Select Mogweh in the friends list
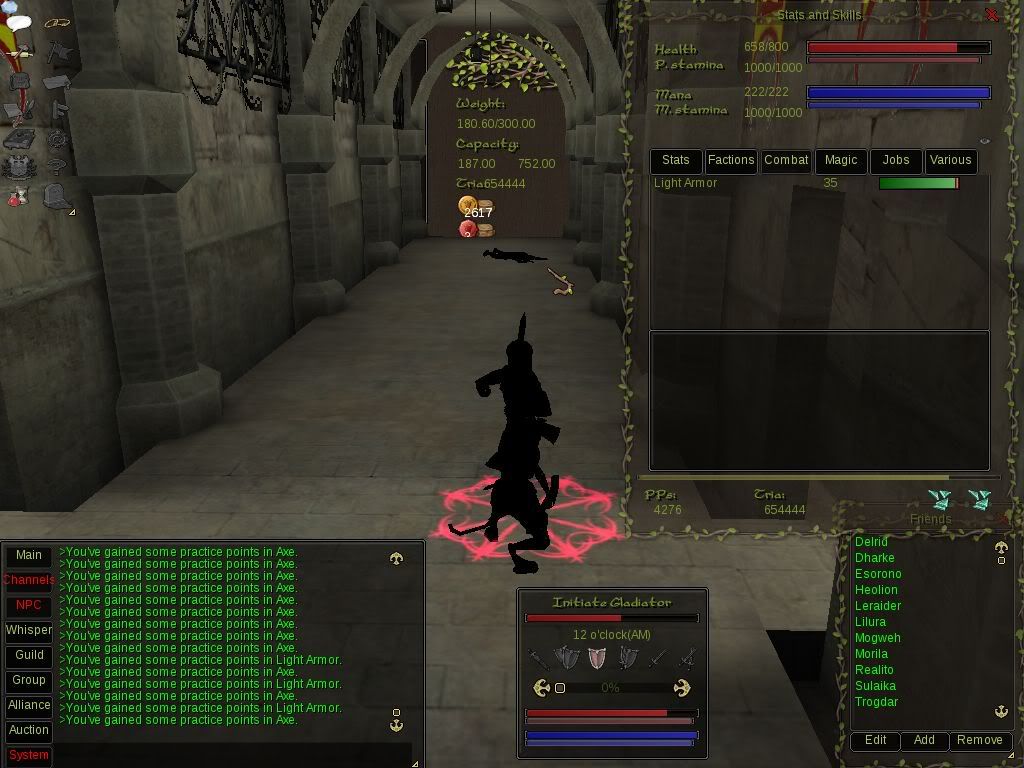Image resolution: width=1024 pixels, height=768 pixels. 878,638
